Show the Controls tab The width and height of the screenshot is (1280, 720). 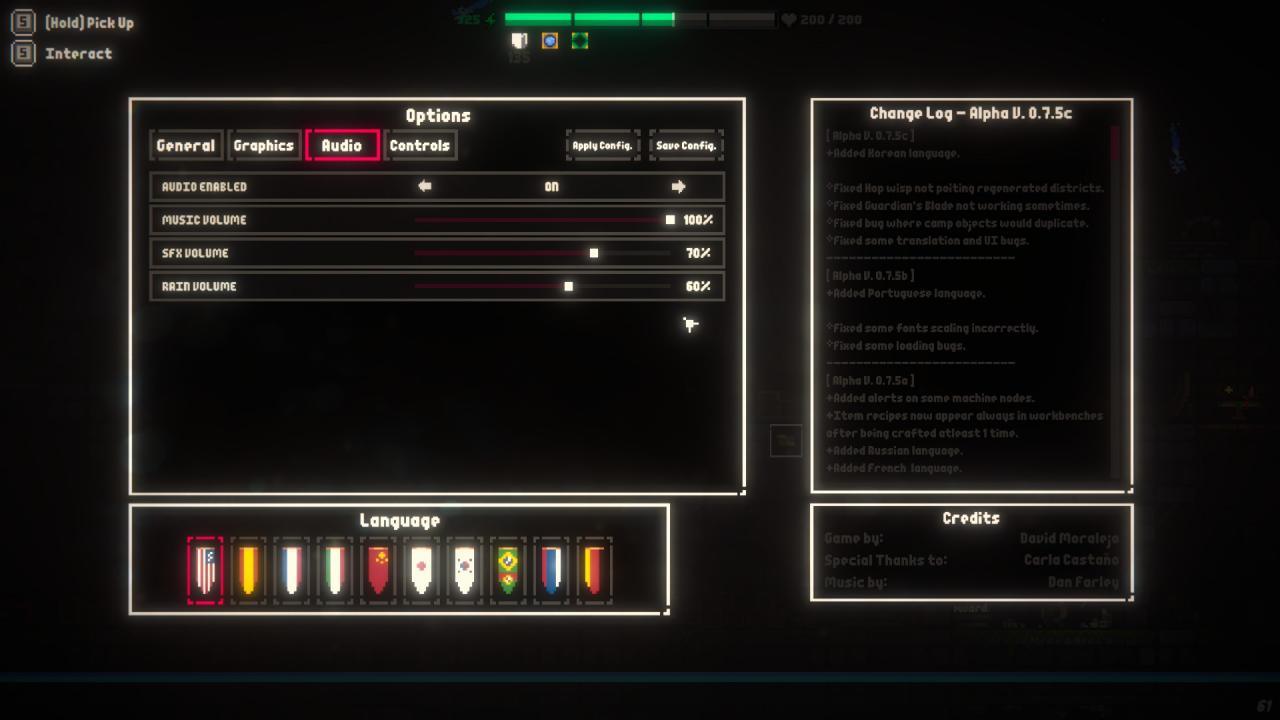click(420, 145)
